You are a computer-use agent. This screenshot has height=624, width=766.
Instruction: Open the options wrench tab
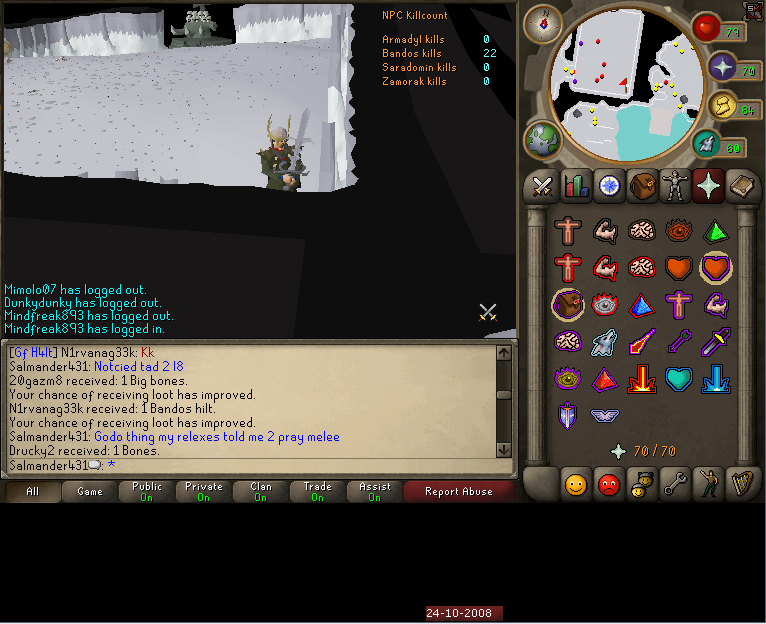click(675, 485)
